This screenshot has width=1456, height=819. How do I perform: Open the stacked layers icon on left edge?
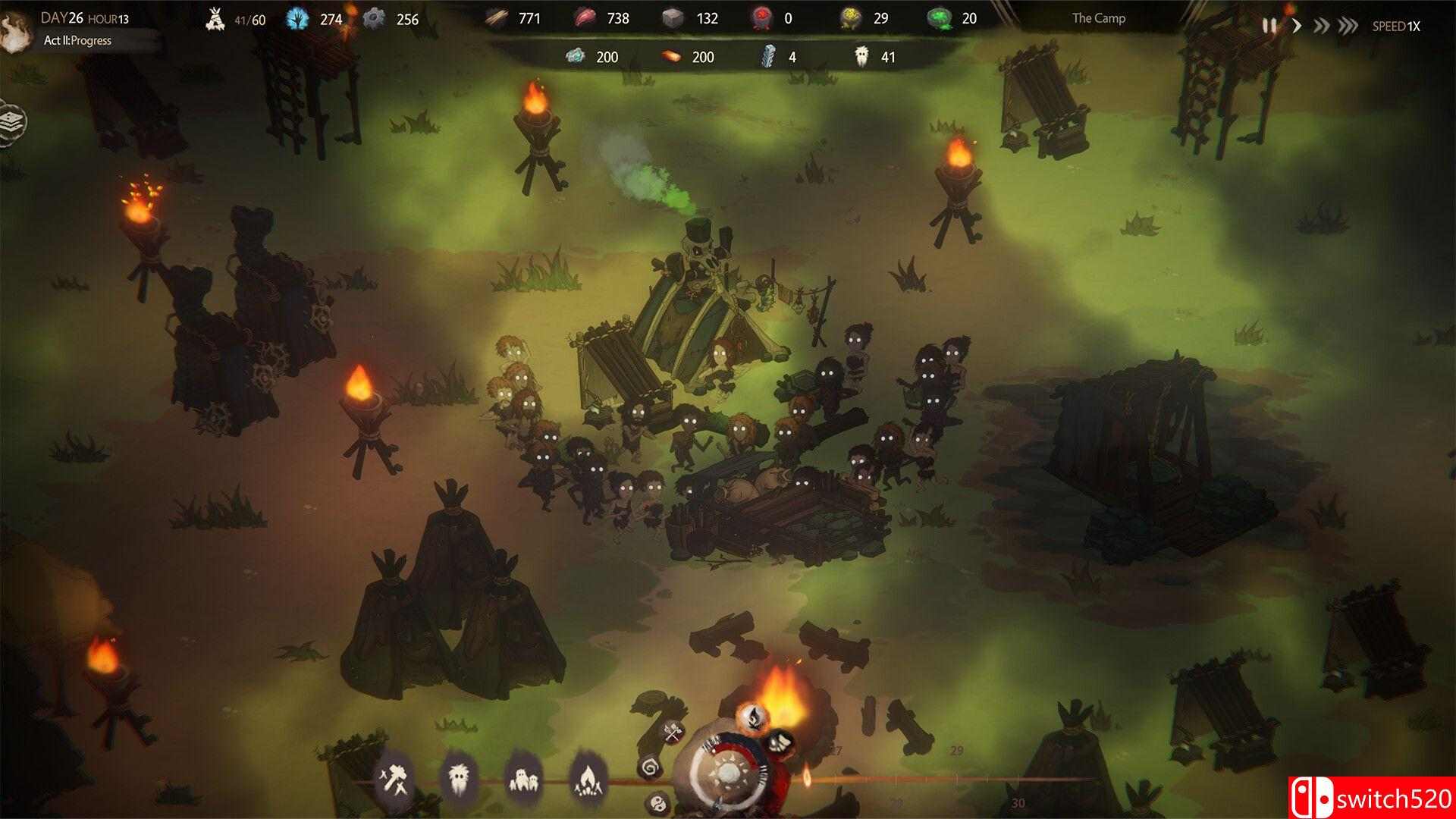13,123
